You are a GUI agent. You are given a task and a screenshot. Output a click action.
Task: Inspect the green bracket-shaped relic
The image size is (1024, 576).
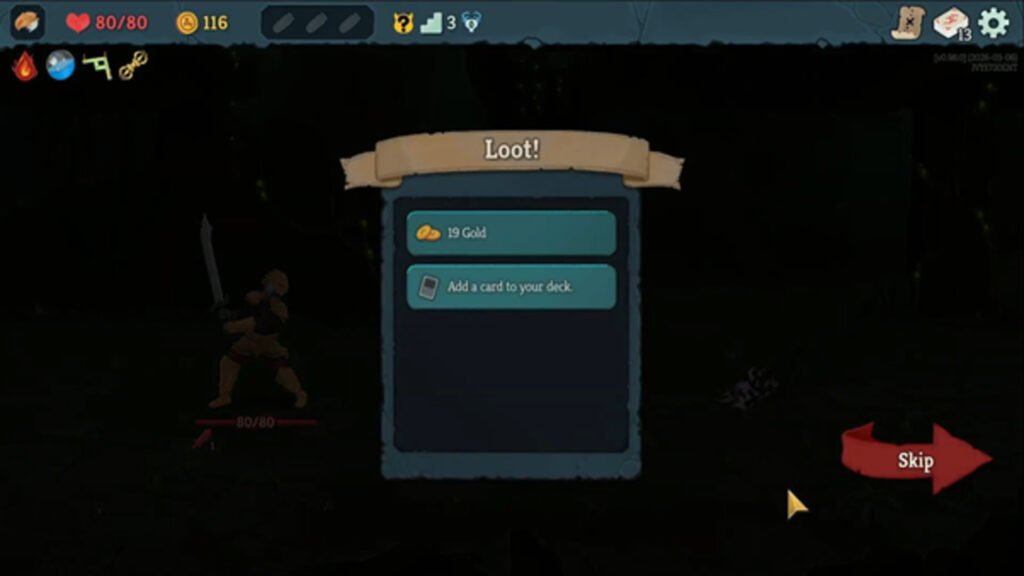click(96, 66)
